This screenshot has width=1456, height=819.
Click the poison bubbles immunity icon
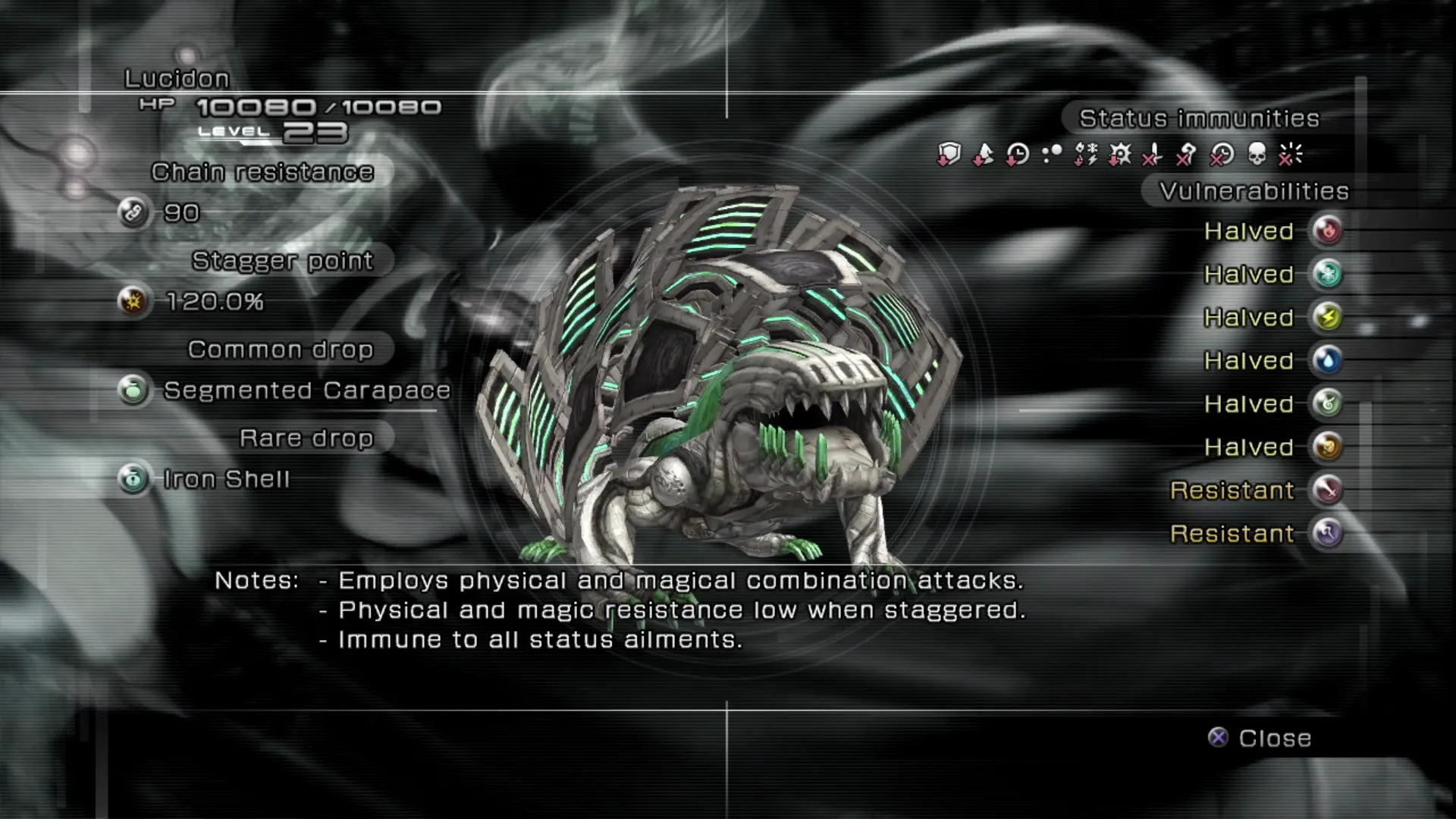click(1051, 155)
